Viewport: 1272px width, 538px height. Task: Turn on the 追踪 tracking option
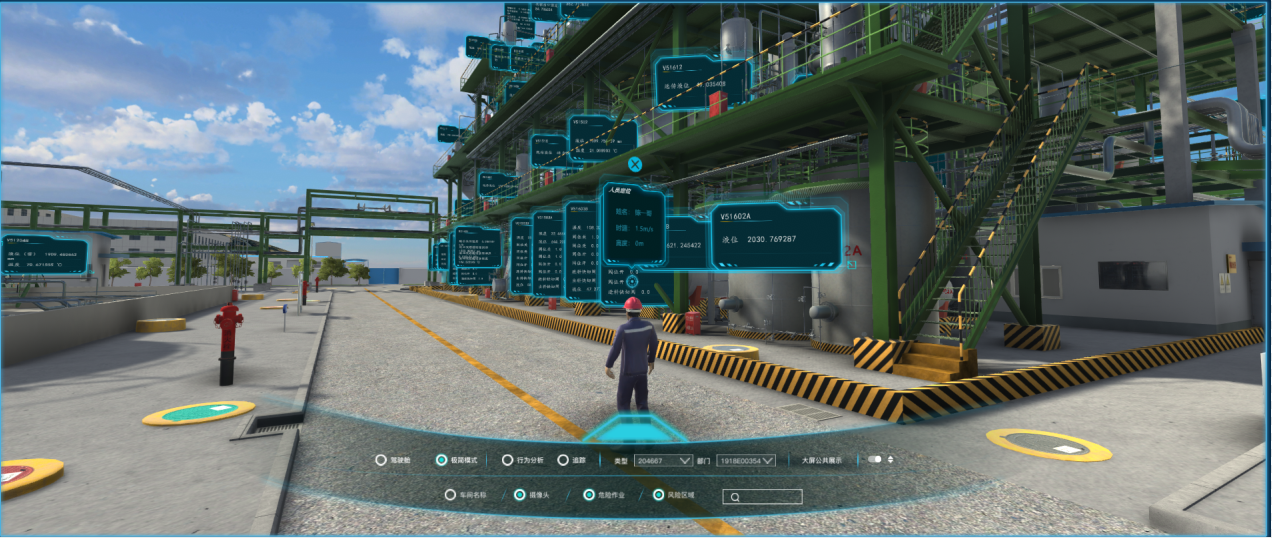[x=564, y=460]
